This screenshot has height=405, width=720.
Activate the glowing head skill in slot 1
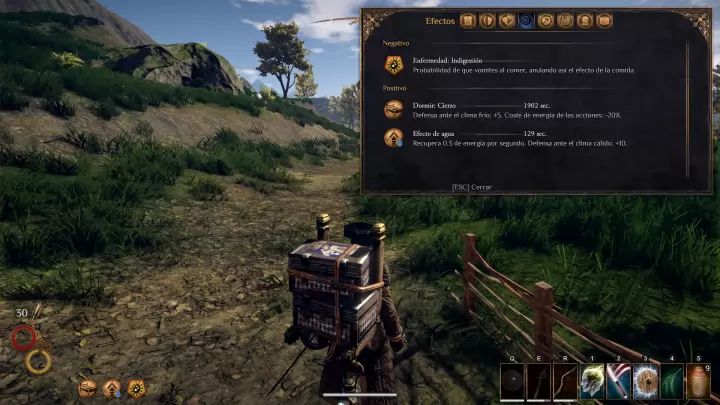(592, 383)
